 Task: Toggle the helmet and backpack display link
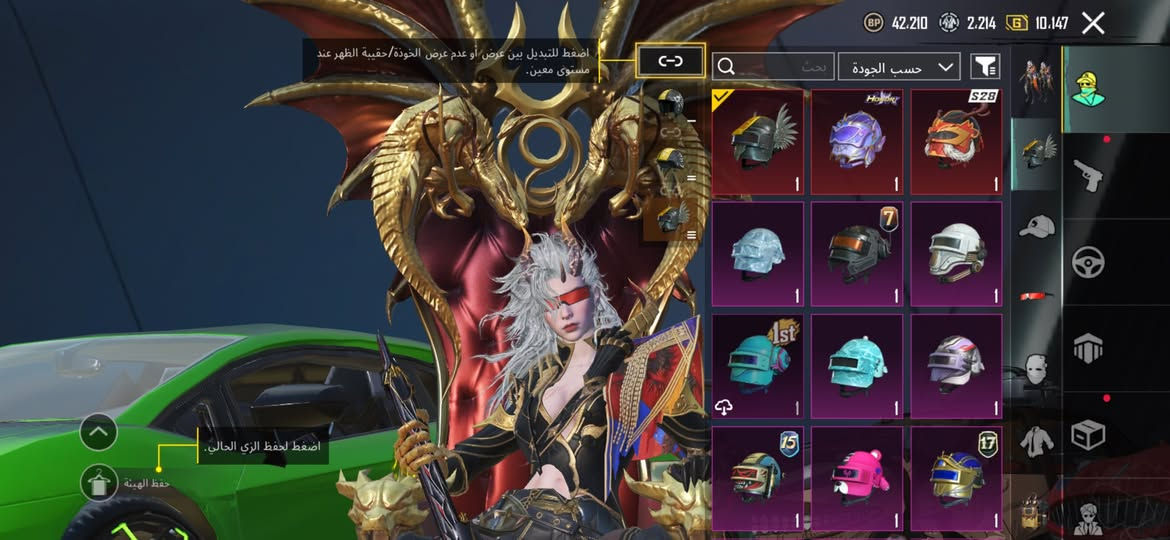[x=670, y=61]
